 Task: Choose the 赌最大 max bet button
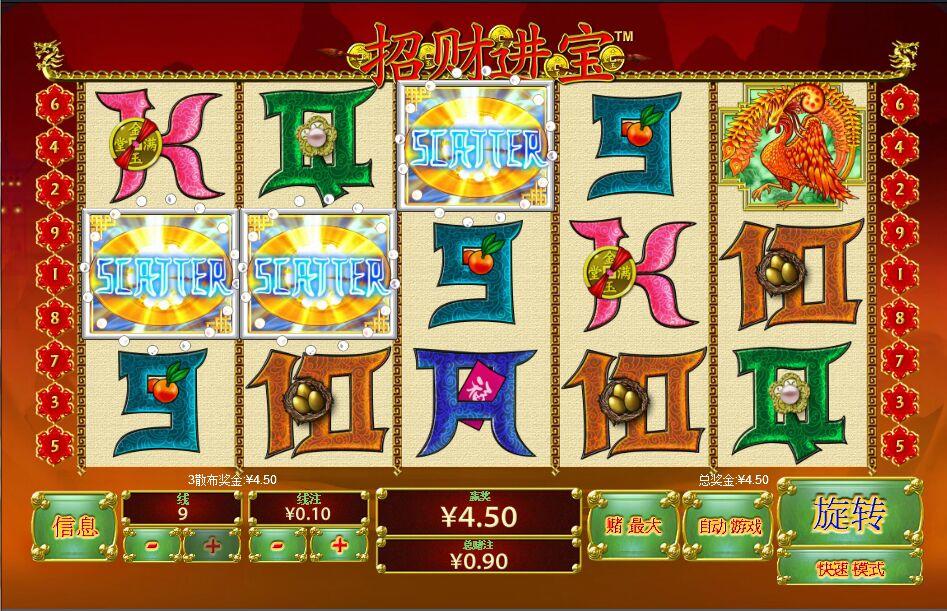633,525
